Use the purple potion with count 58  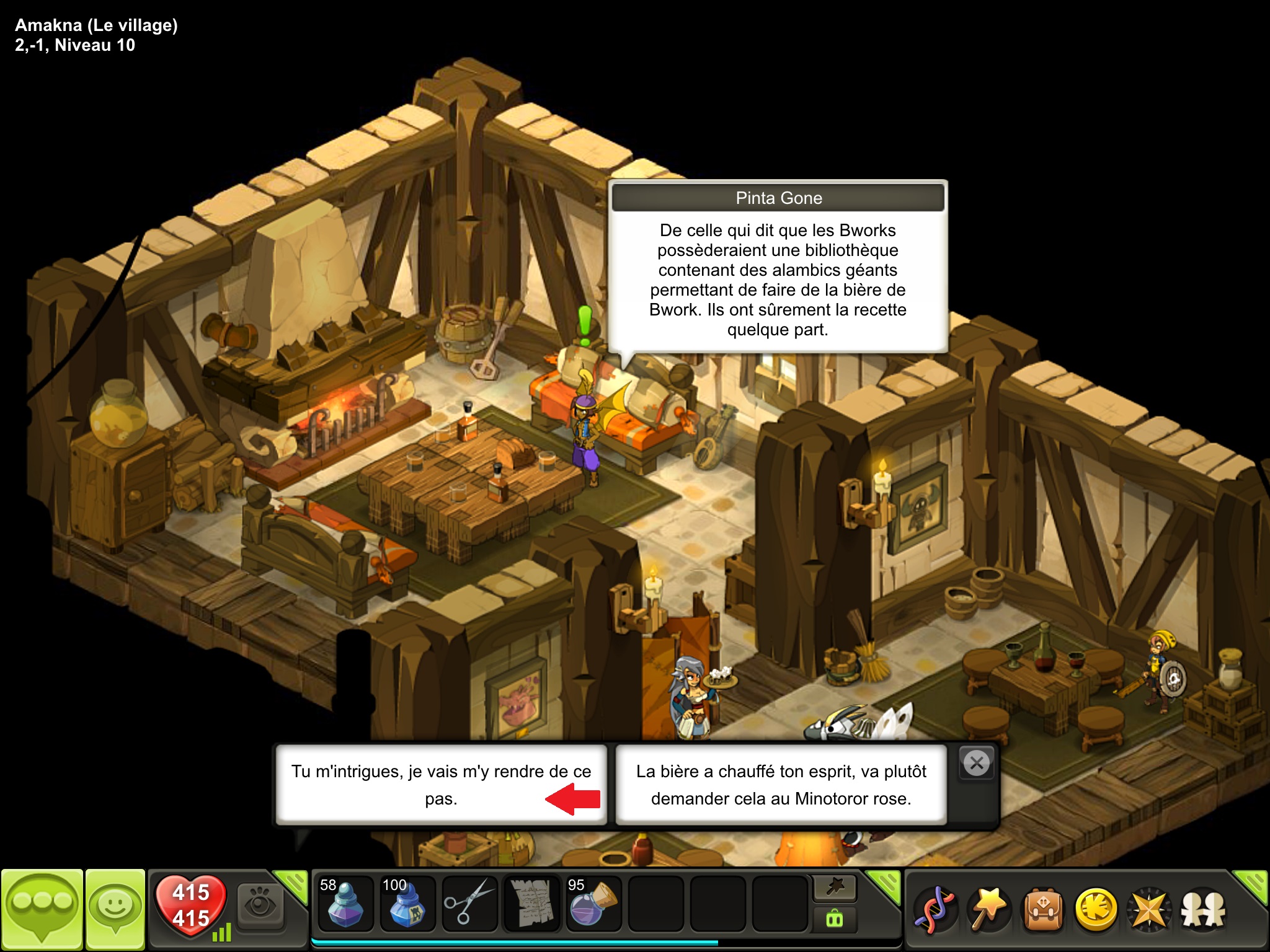tap(345, 905)
